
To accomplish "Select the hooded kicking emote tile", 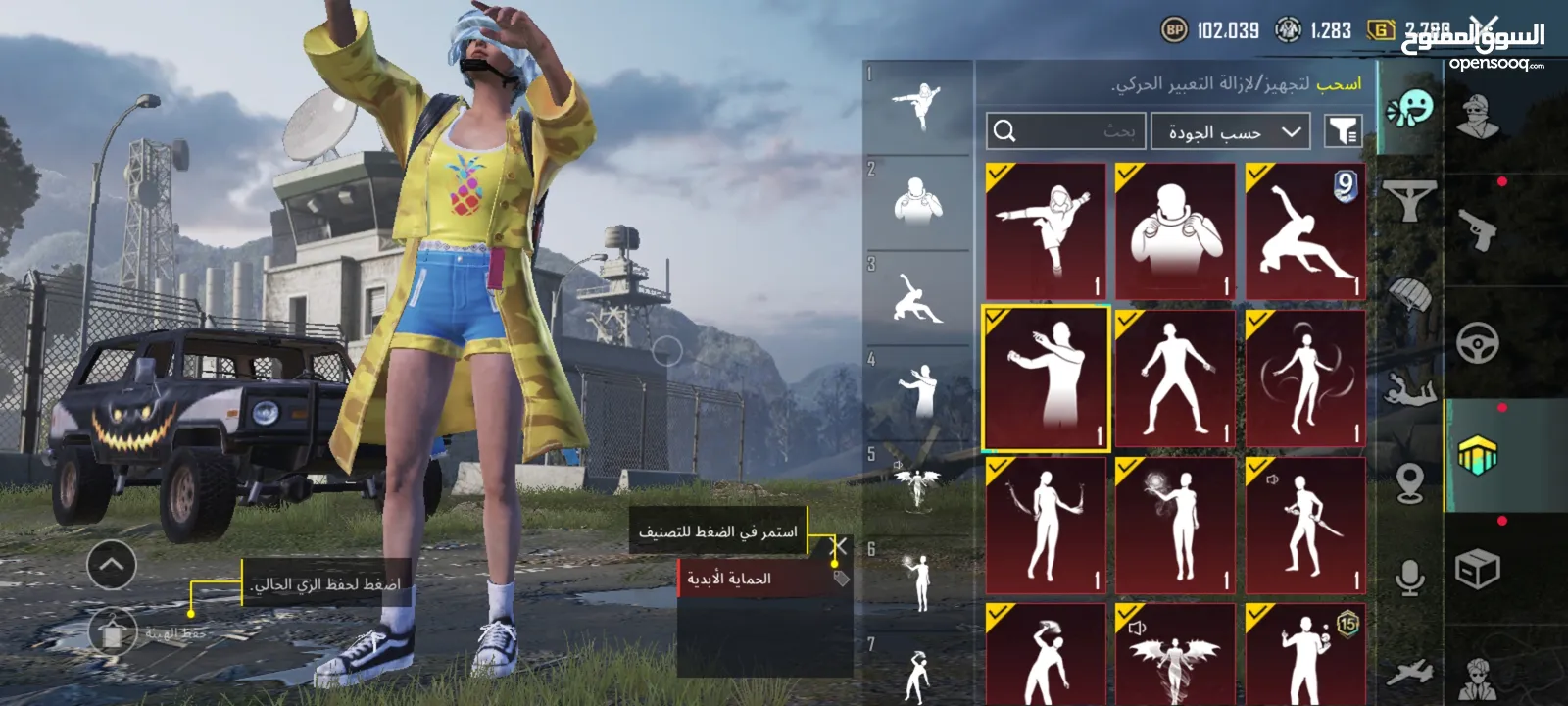I will click(x=1046, y=231).
